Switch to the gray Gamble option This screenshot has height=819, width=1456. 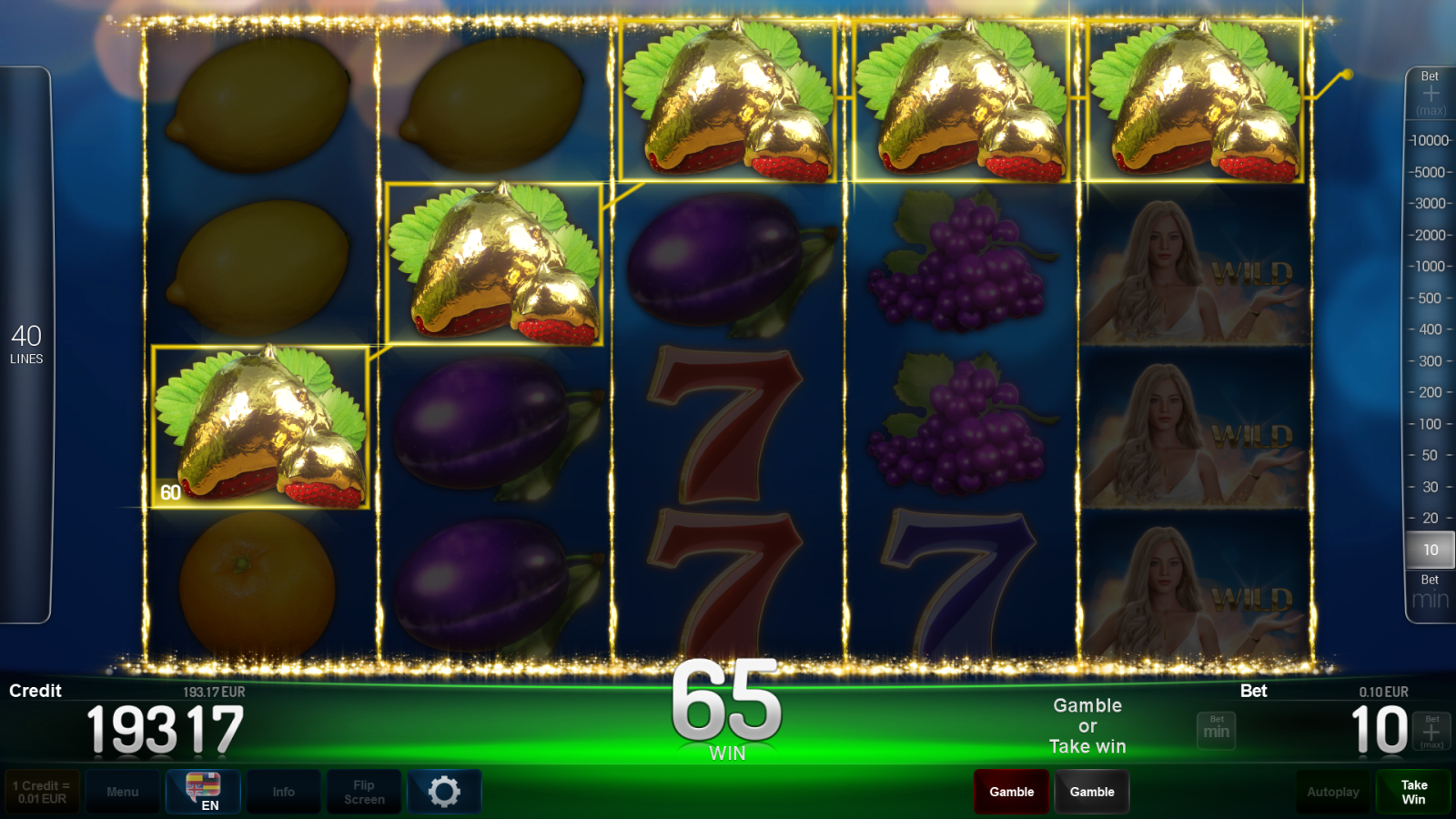1092,792
